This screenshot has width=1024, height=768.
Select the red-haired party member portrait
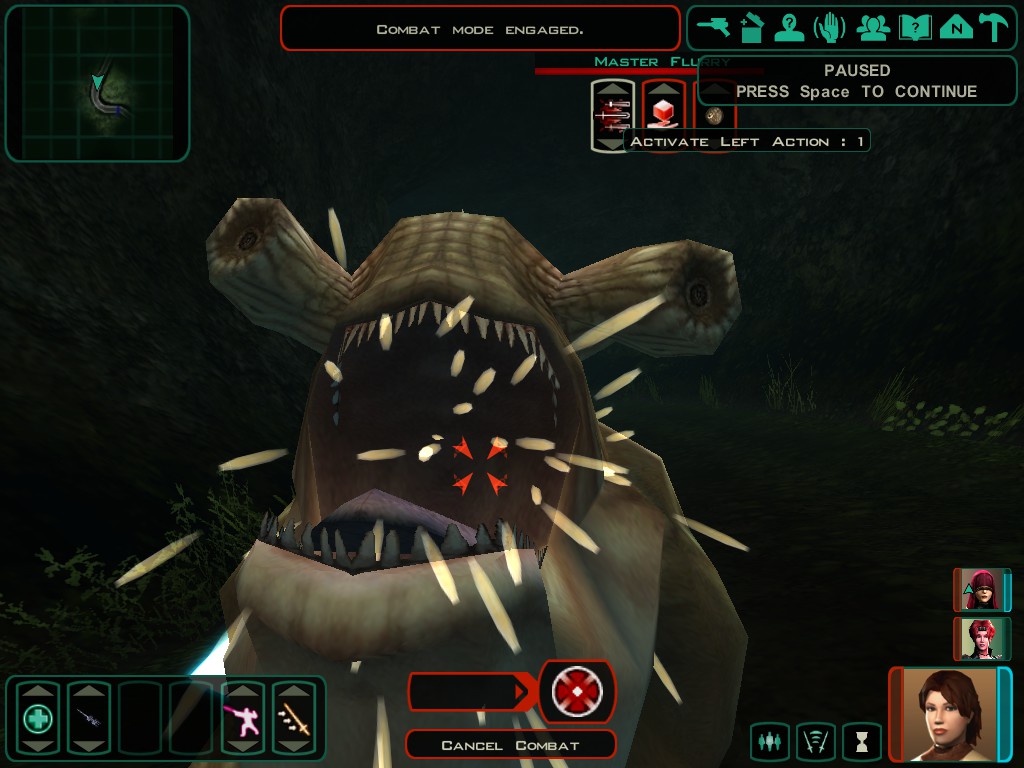point(981,638)
